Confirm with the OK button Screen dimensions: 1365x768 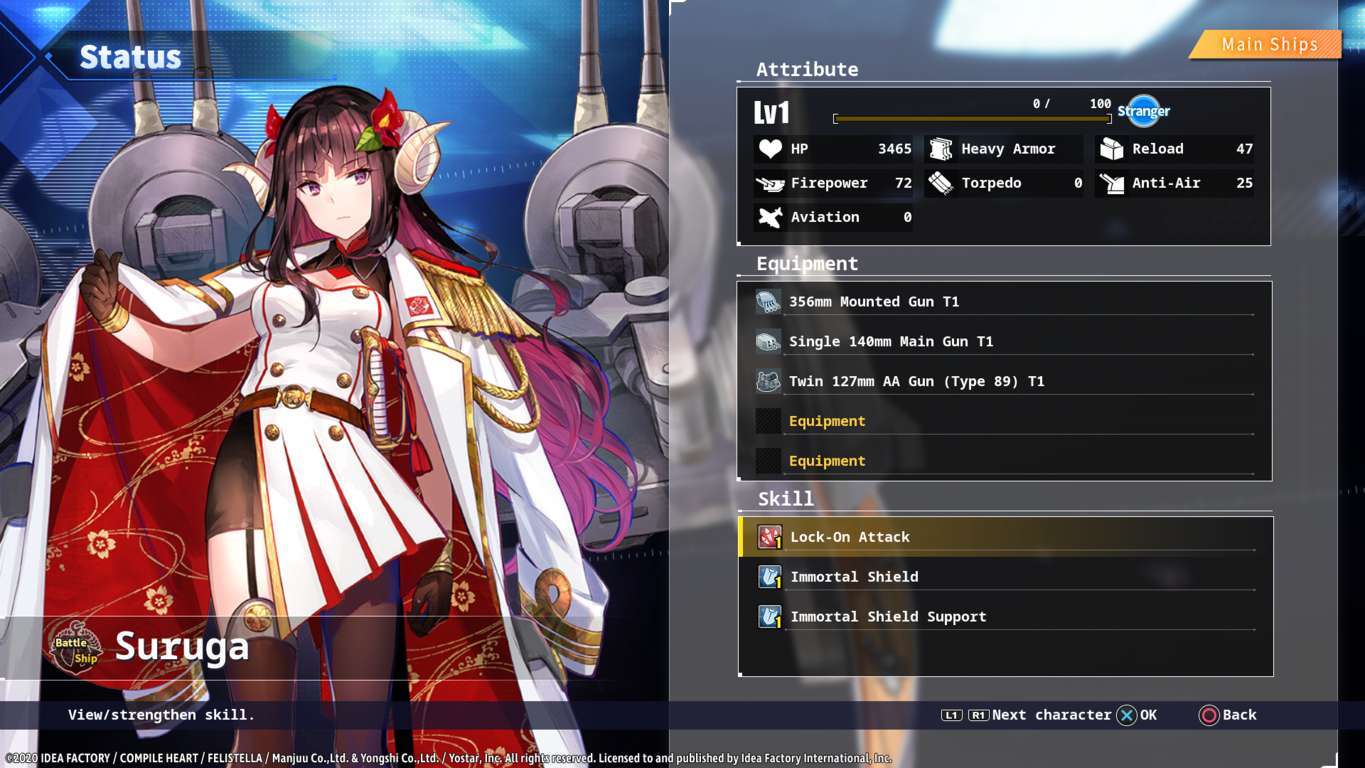click(1137, 715)
